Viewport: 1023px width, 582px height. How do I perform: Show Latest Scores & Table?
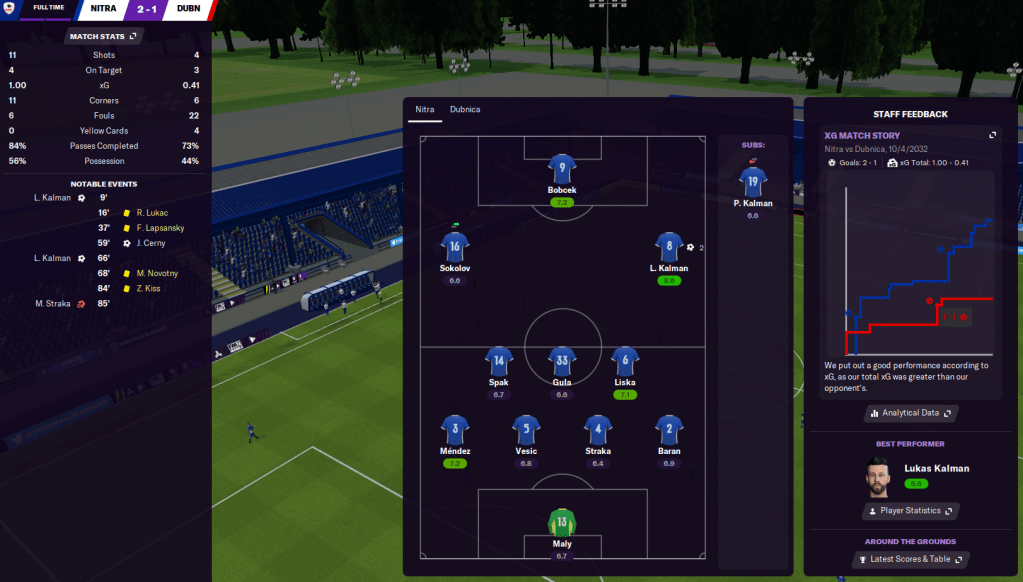coord(909,559)
